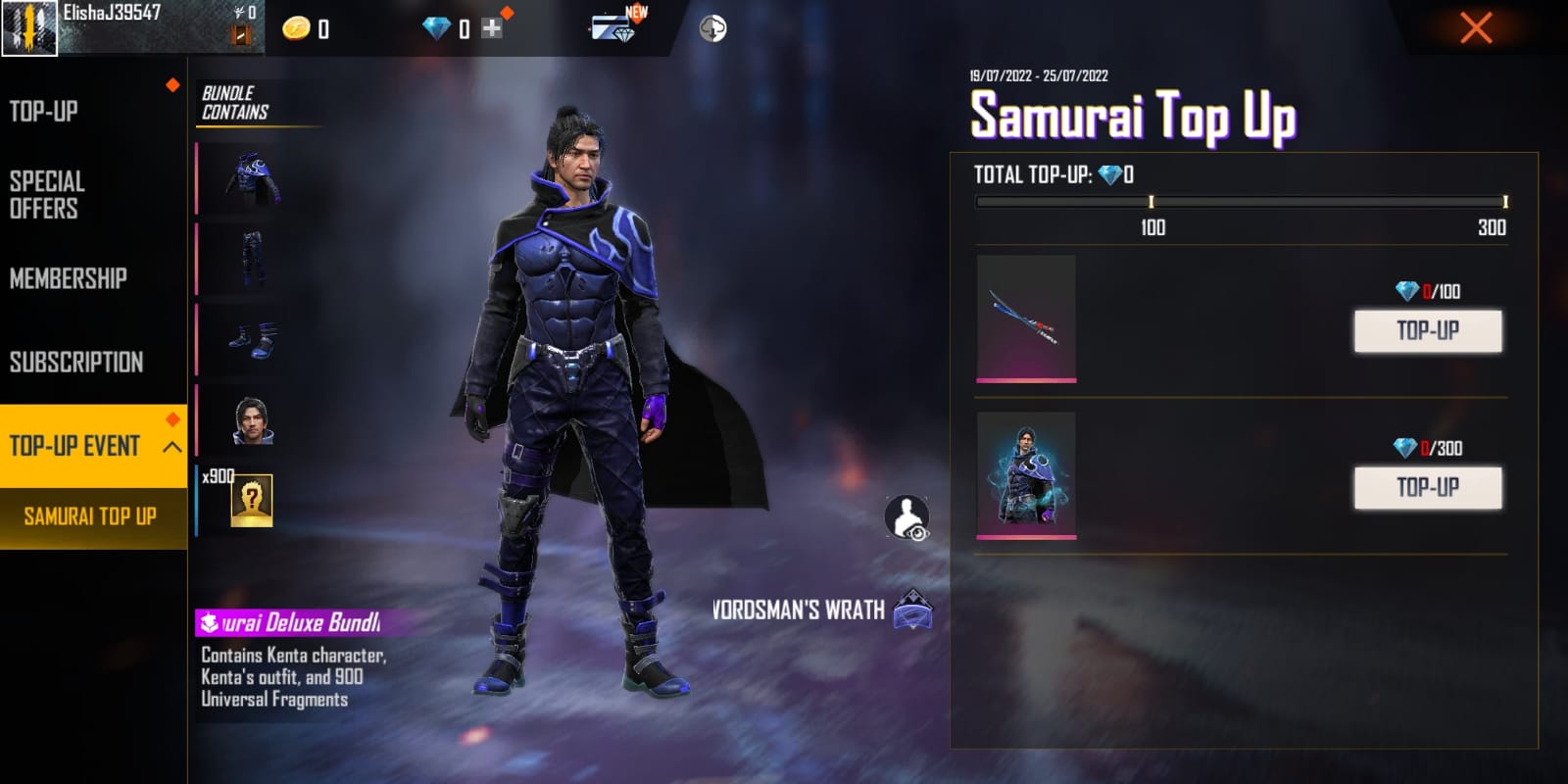
Task: Select the pants item in bundle list
Action: [x=252, y=259]
